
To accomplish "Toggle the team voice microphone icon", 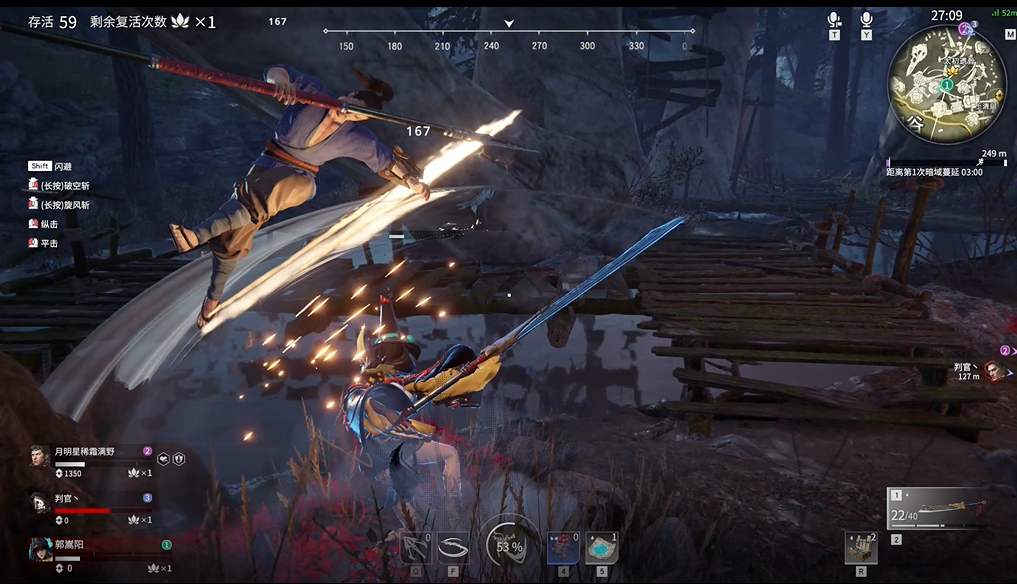I will tap(834, 20).
